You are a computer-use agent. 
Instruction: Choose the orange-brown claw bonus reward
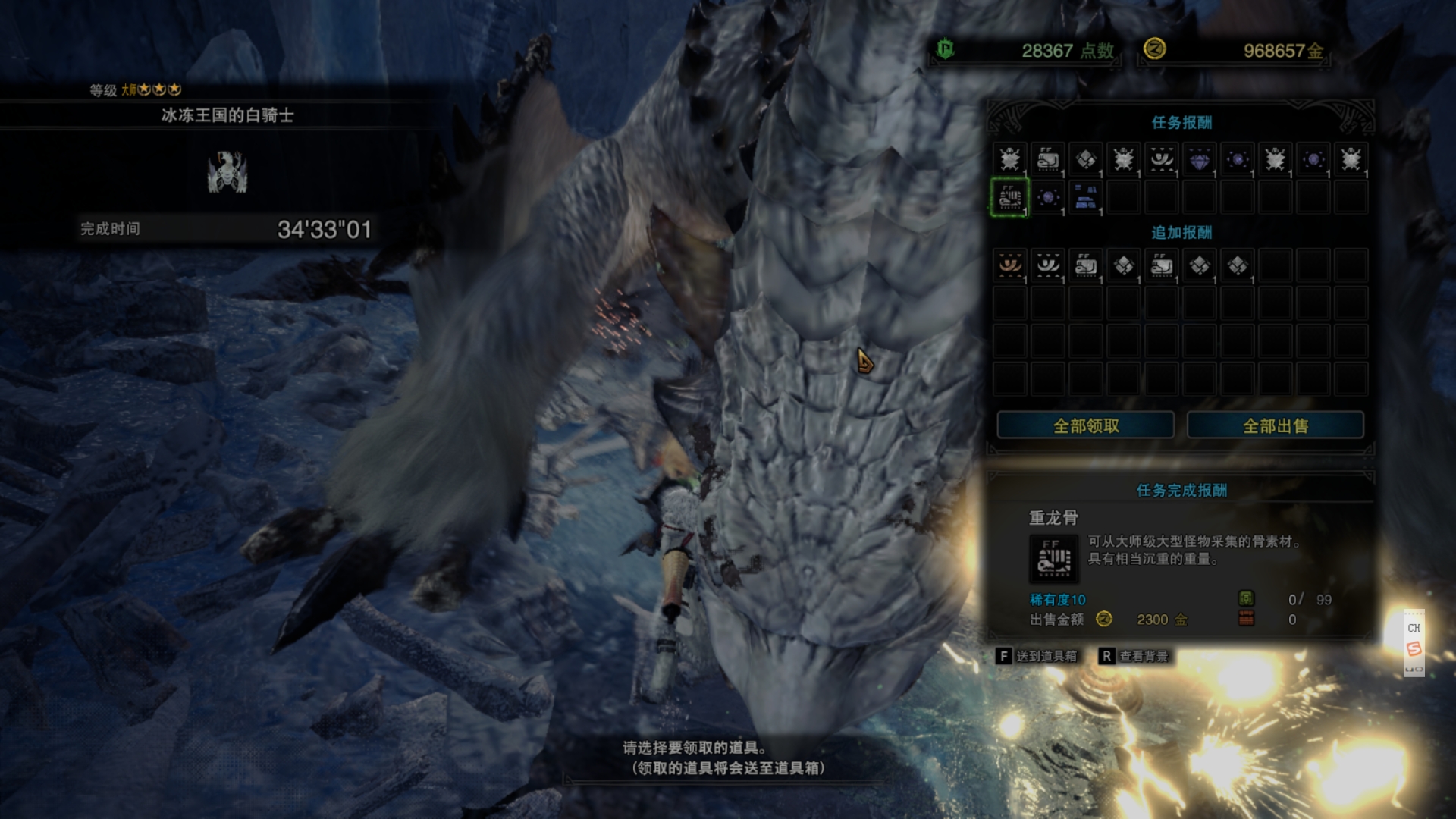point(1009,265)
